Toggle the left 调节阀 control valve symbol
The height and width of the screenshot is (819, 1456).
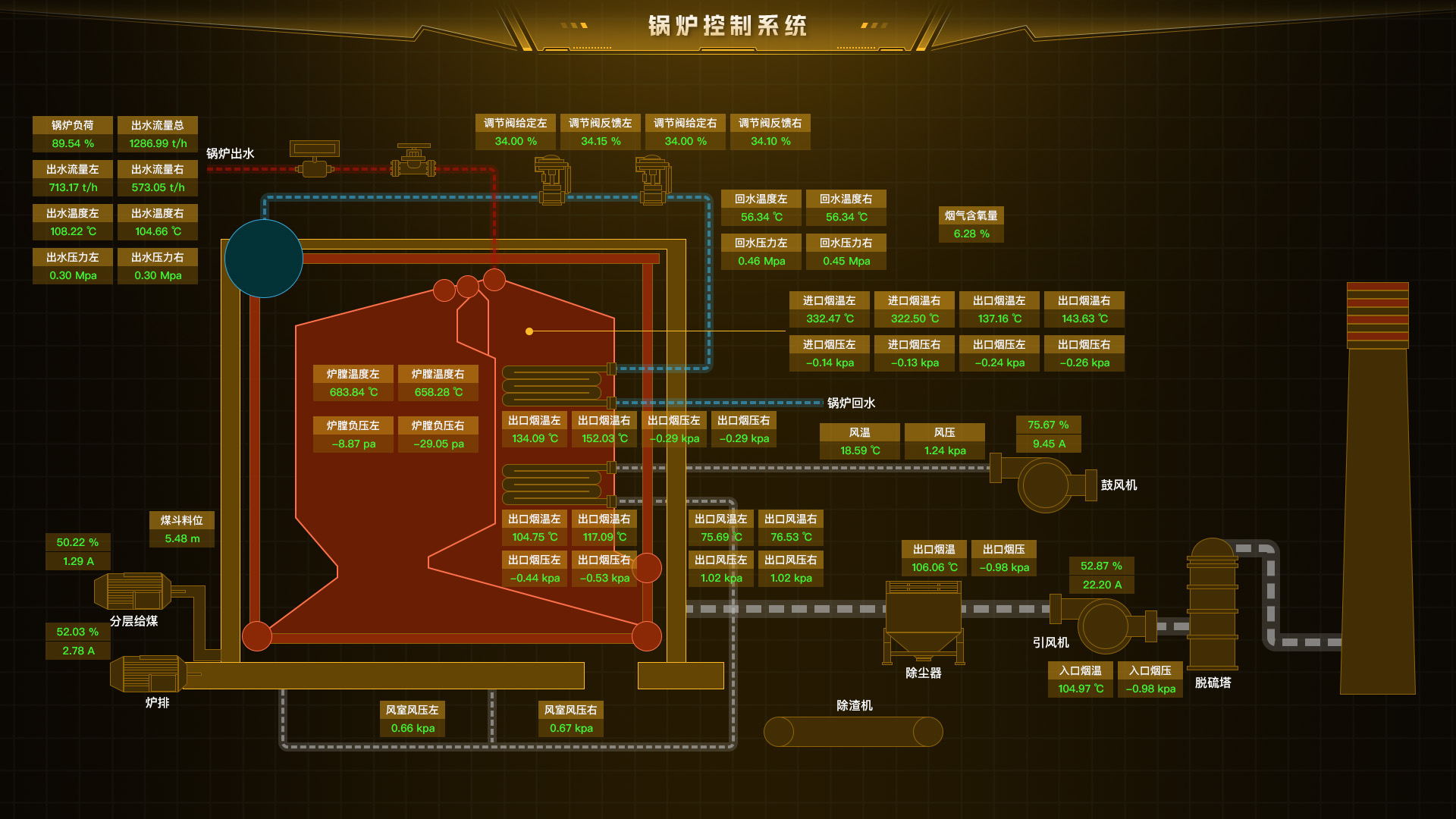[552, 182]
